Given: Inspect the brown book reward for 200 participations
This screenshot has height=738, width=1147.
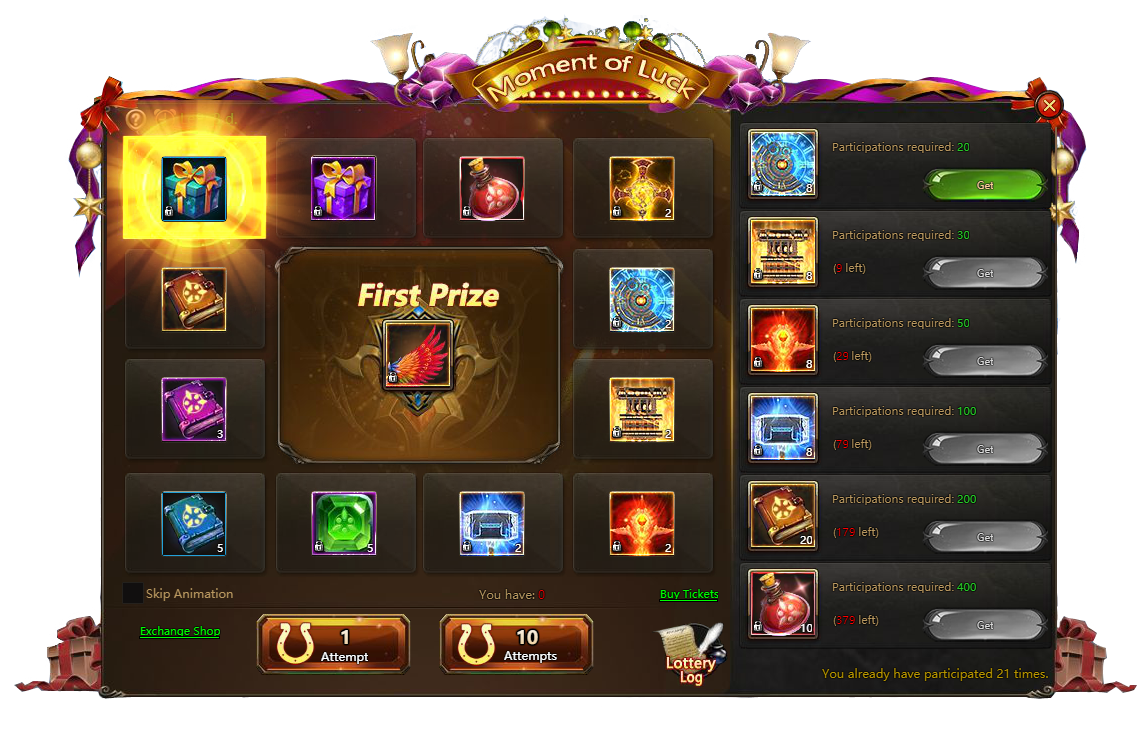Looking at the screenshot, I should pyautogui.click(x=783, y=516).
